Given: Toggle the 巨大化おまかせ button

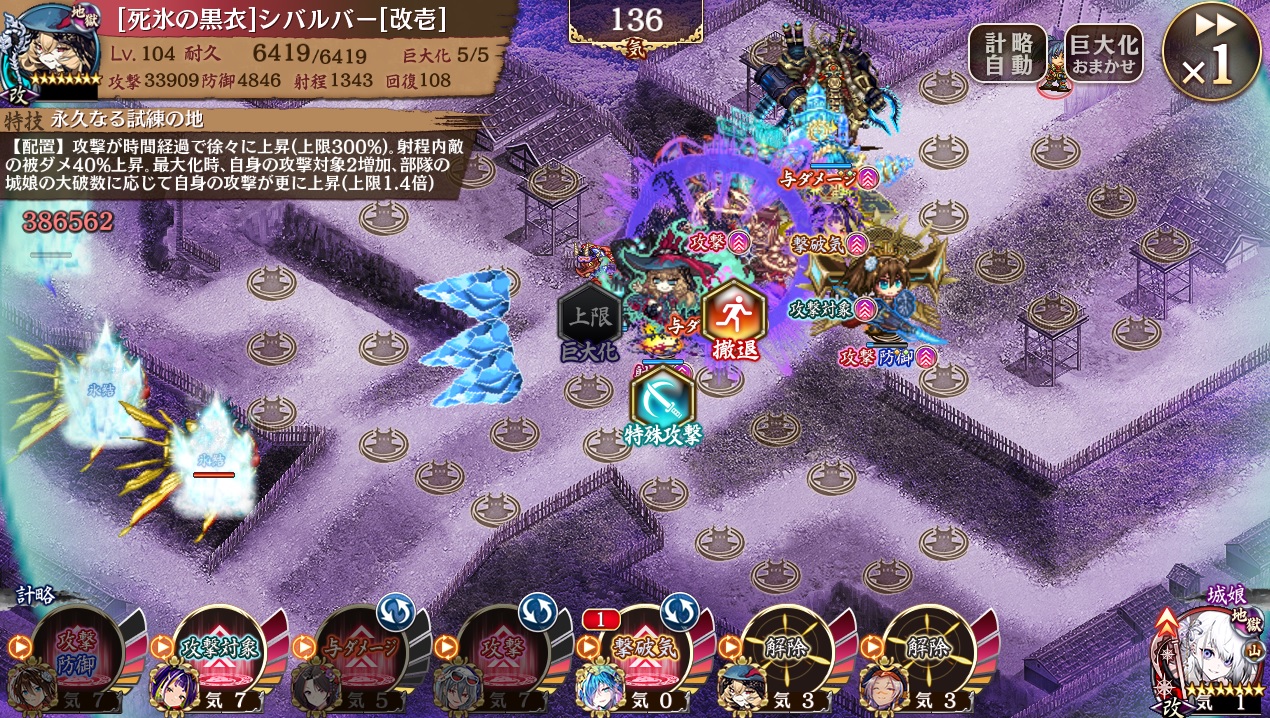Looking at the screenshot, I should [x=1104, y=54].
